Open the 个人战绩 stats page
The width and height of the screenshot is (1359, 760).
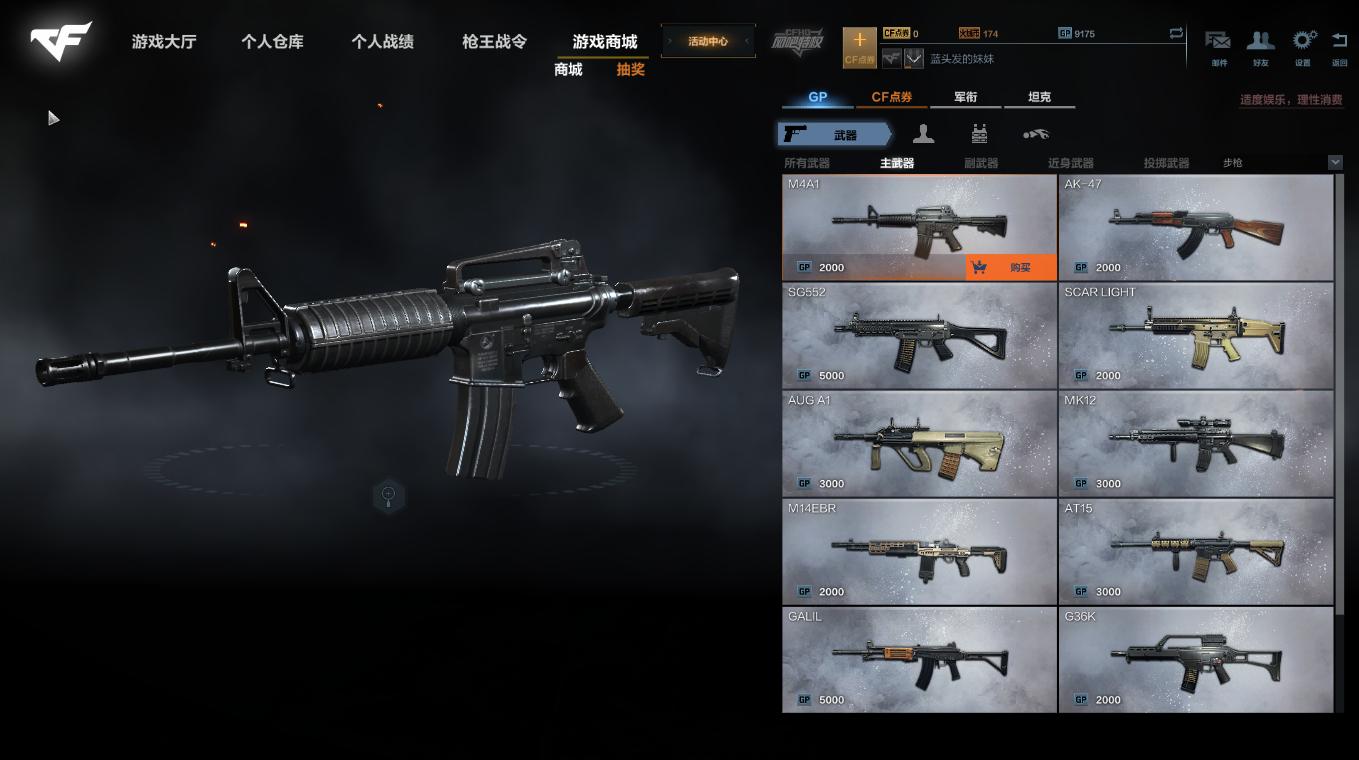click(382, 42)
